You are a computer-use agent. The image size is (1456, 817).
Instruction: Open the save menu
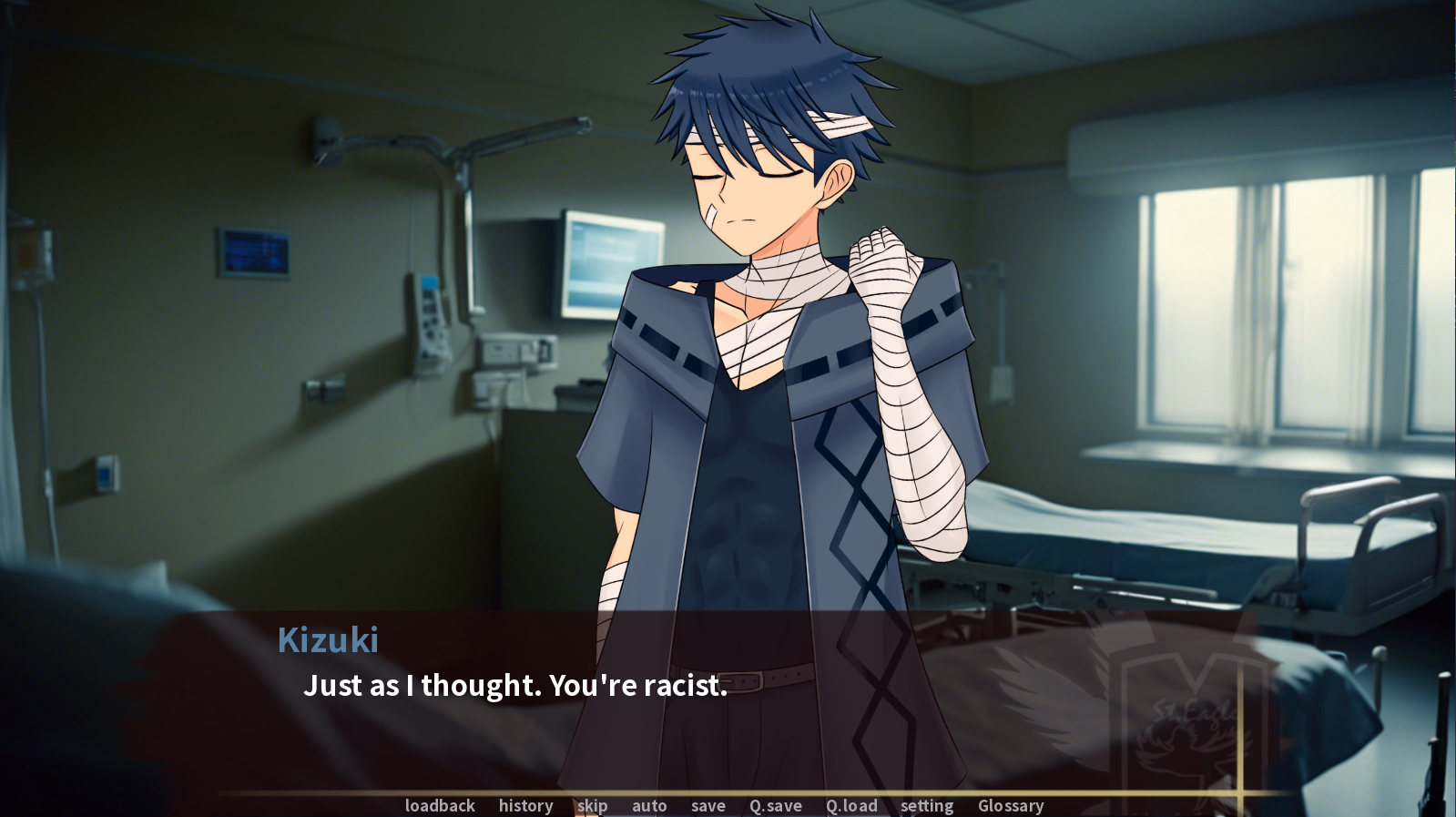pyautogui.click(x=708, y=806)
